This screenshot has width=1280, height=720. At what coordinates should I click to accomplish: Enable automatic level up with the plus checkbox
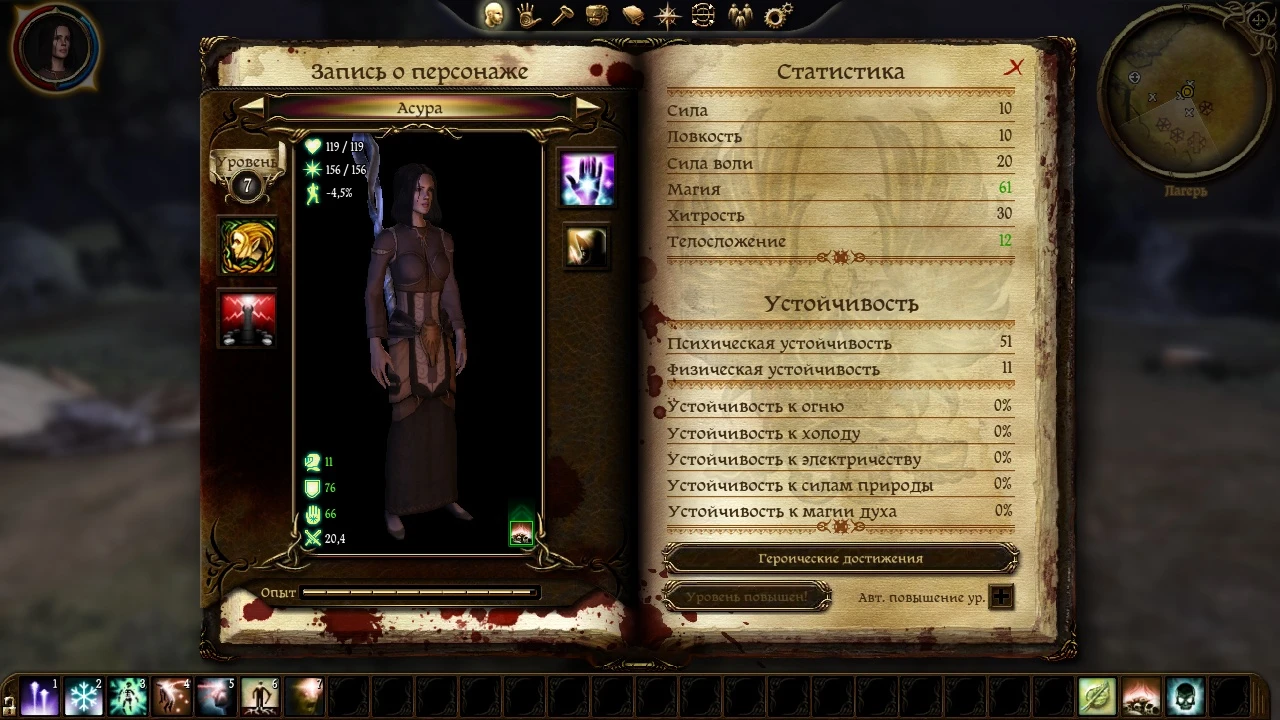click(x=1002, y=596)
